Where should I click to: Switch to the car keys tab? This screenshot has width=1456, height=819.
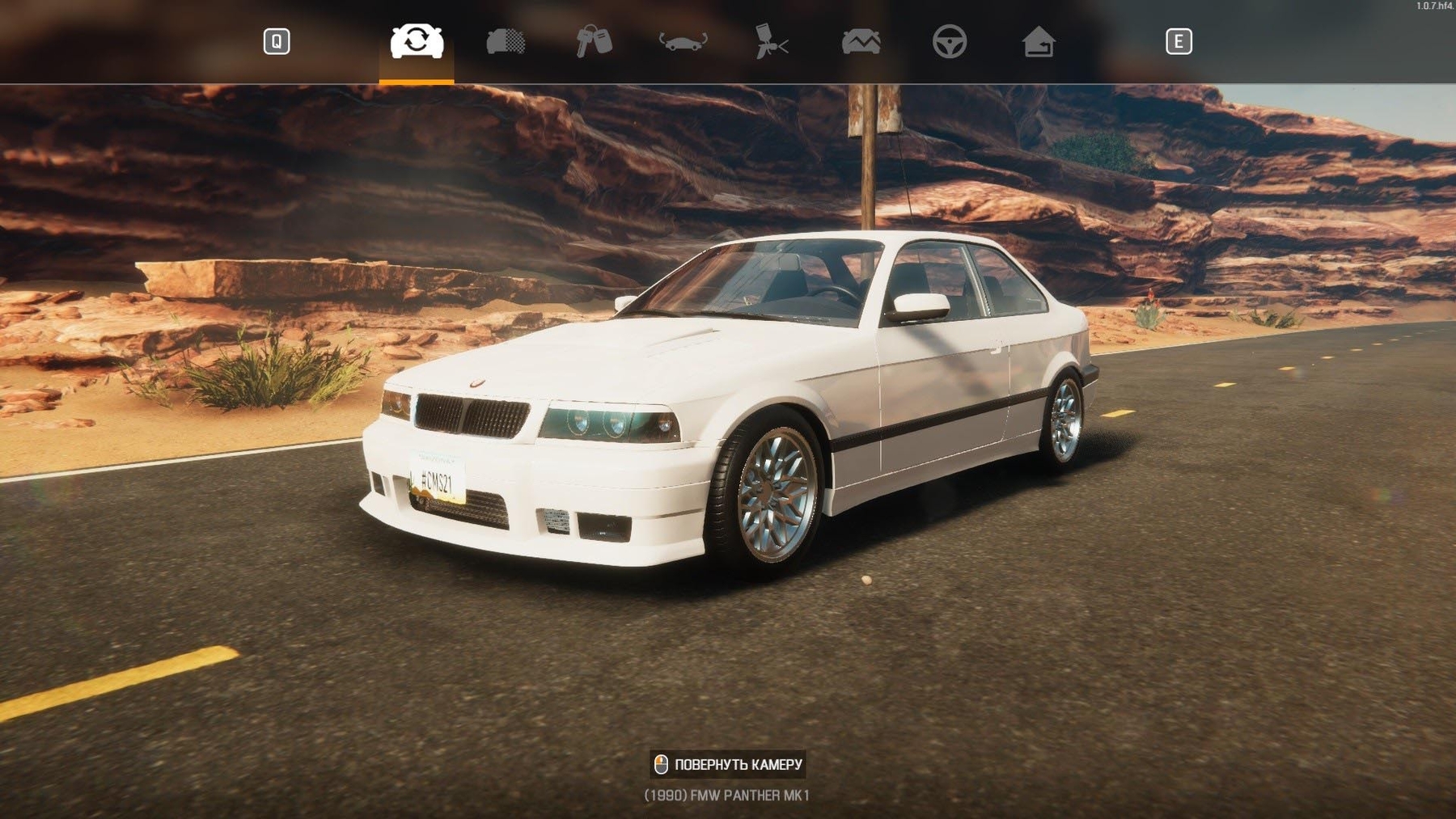[594, 41]
